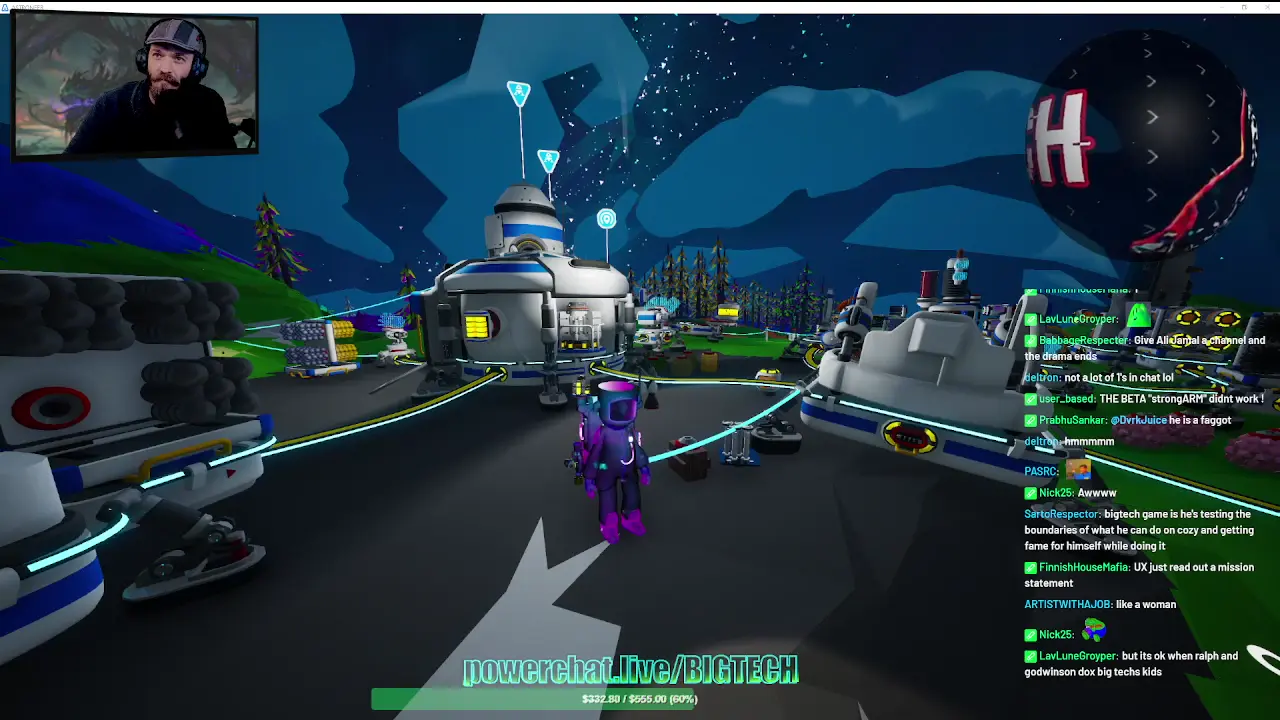Toggle the green badge beside user_based

coord(1030,399)
